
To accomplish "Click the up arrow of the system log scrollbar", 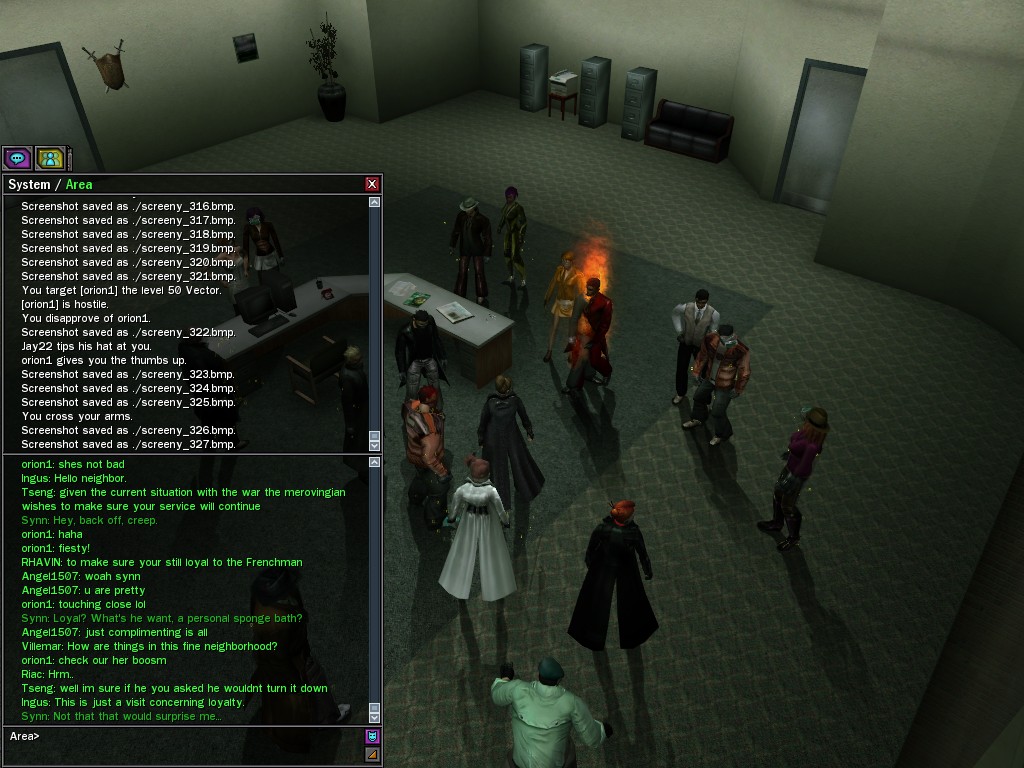I will 375,202.
